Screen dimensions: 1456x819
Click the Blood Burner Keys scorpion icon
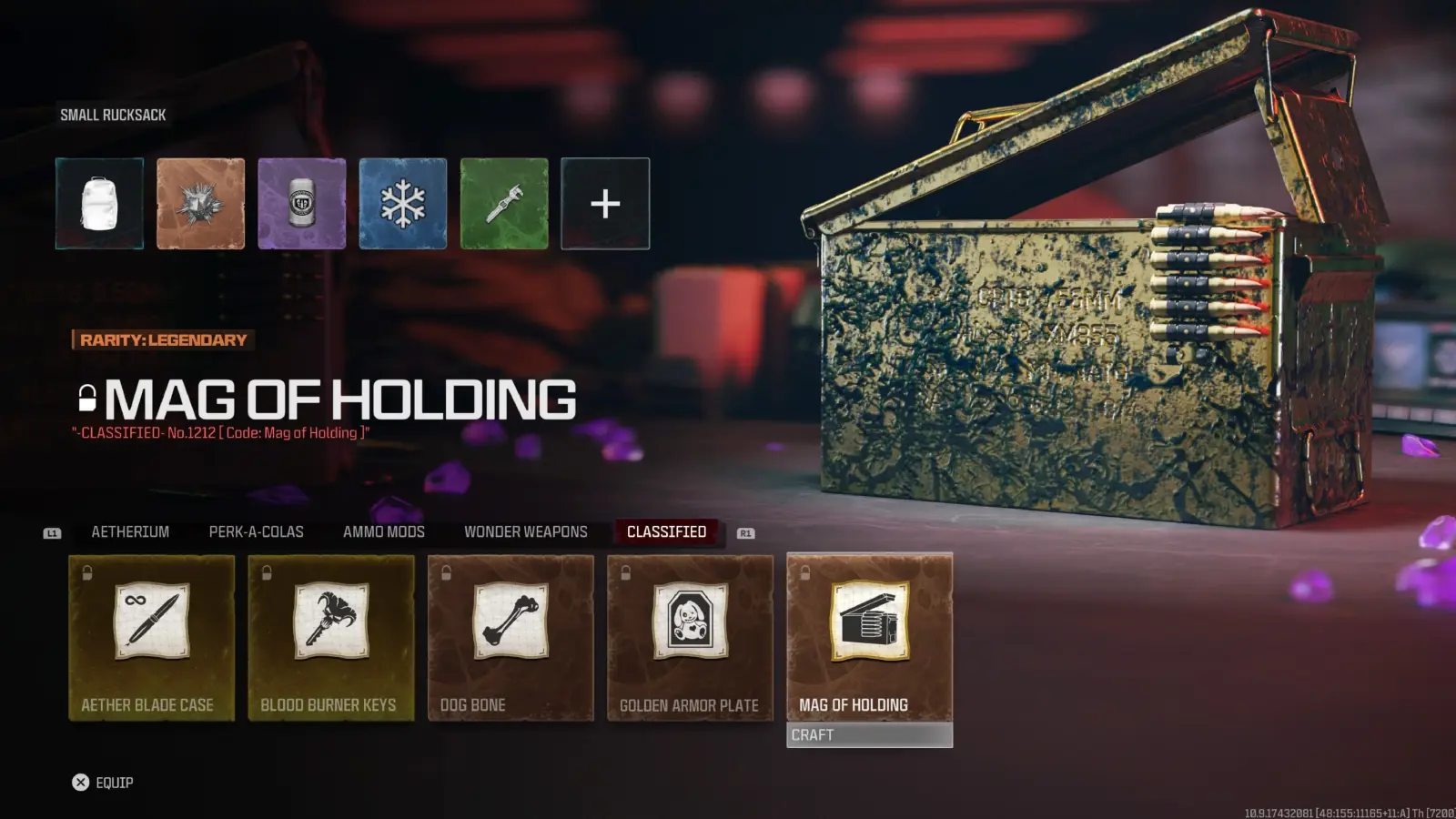tap(330, 623)
